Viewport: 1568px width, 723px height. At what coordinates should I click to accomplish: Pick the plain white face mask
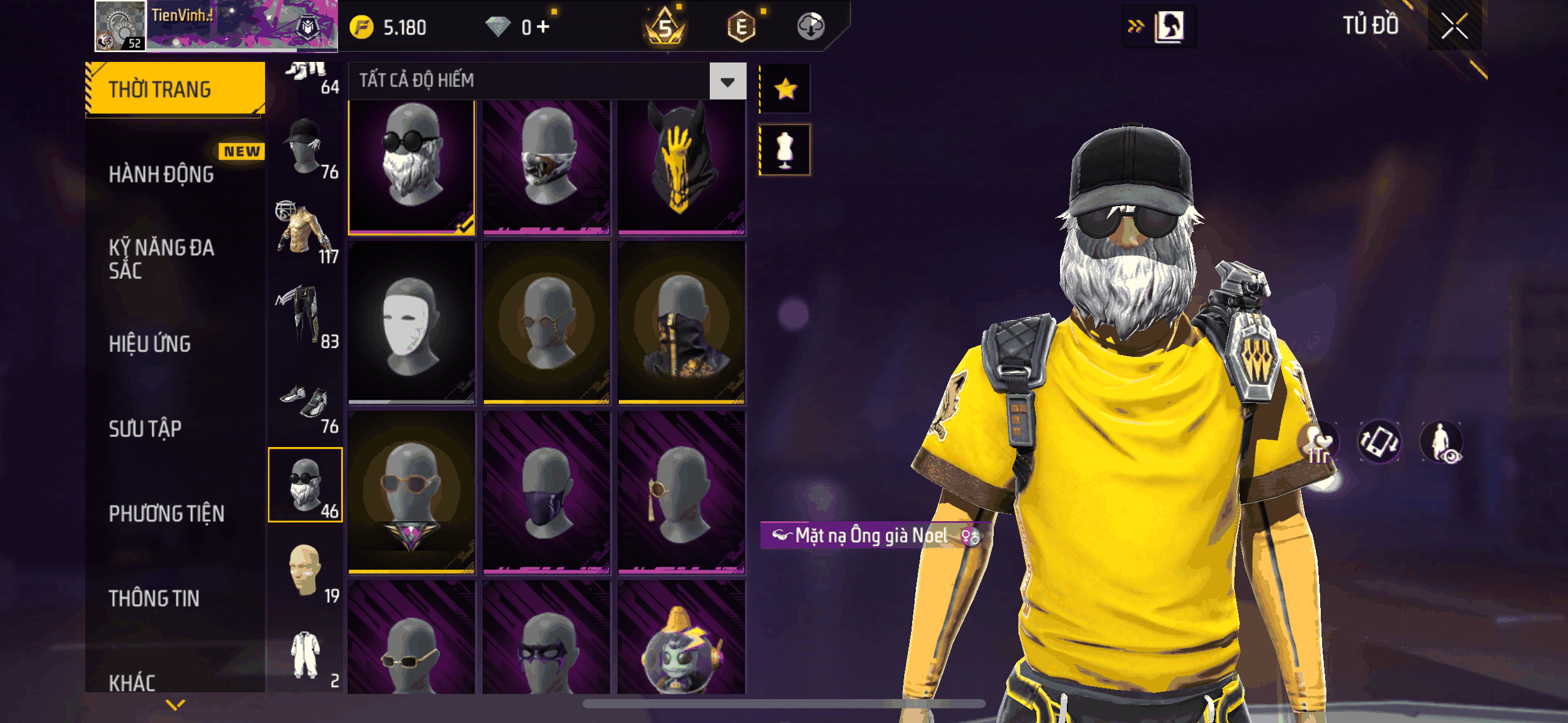[x=411, y=323]
